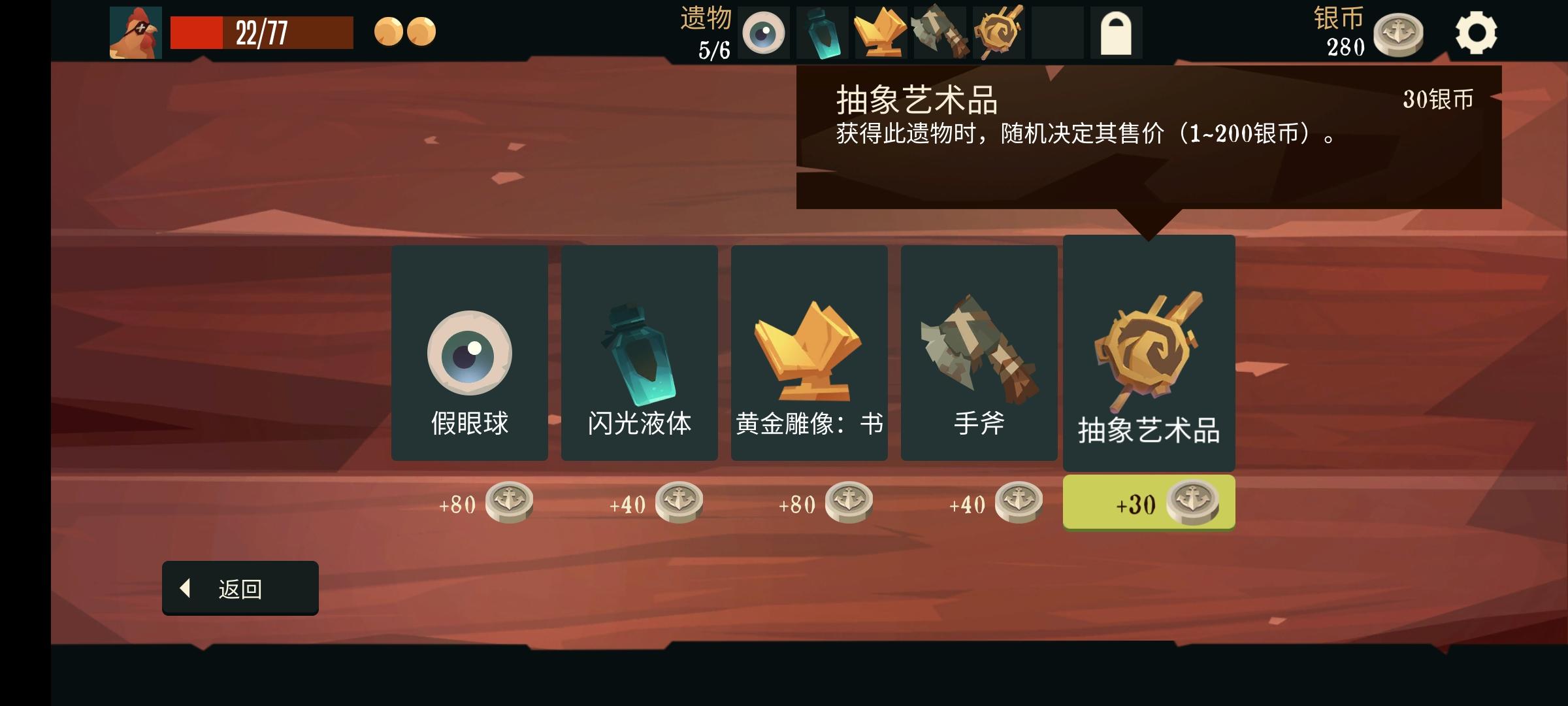
Task: Select the glowing potion relic icon in top bar
Action: pyautogui.click(x=822, y=31)
